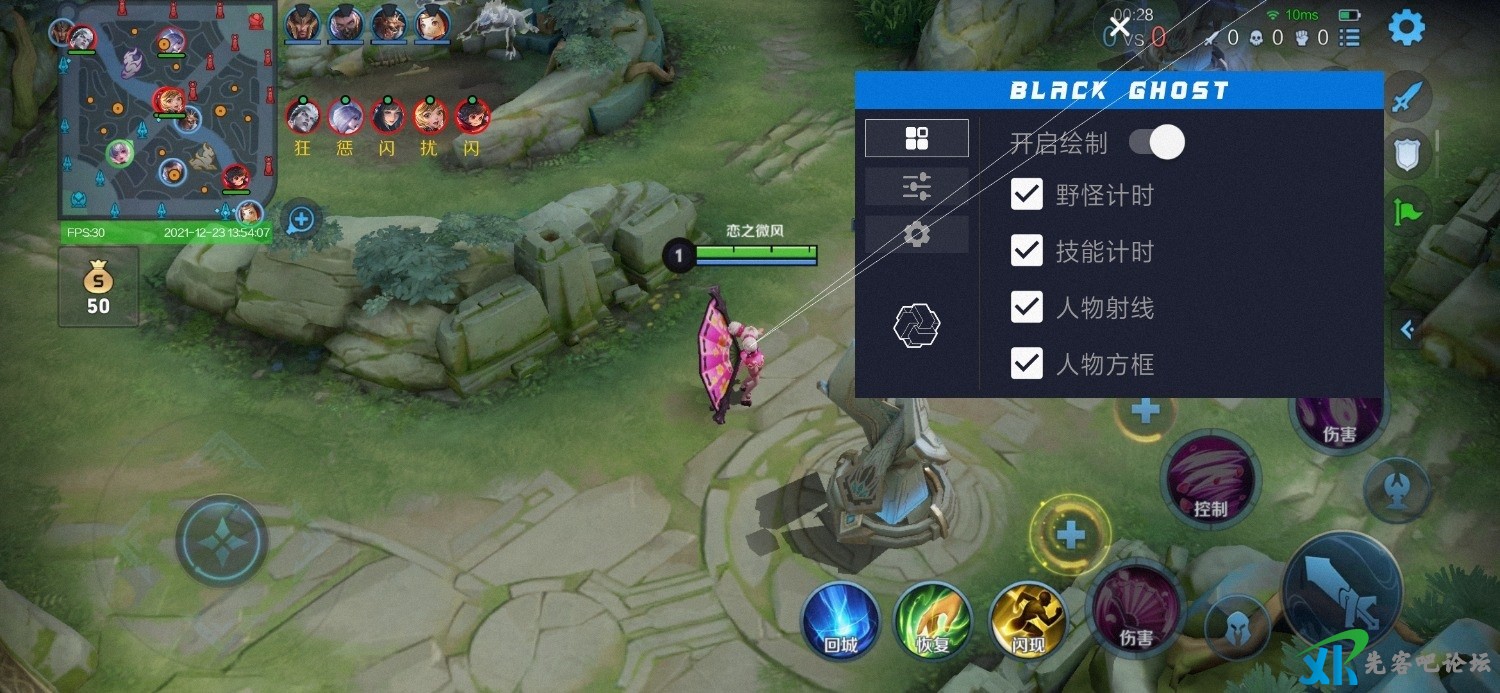Toggle the 开启绘制 switch
The image size is (1500, 693).
pos(1157,142)
